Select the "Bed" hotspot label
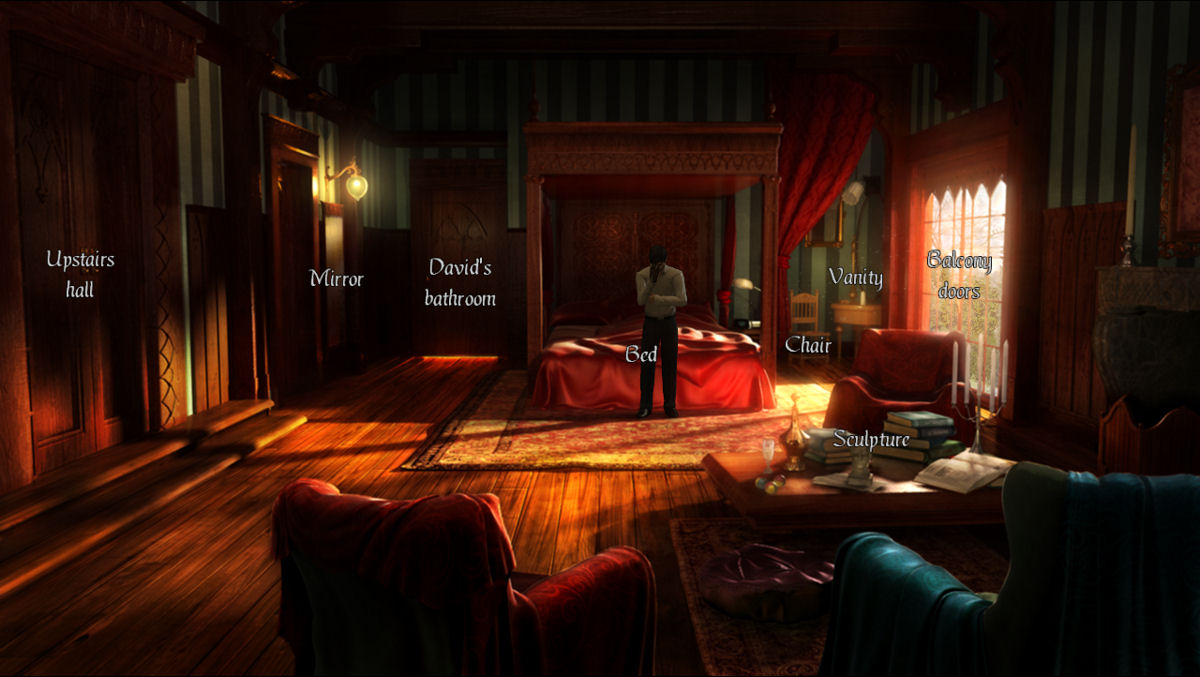The height and width of the screenshot is (677, 1200). [x=641, y=354]
